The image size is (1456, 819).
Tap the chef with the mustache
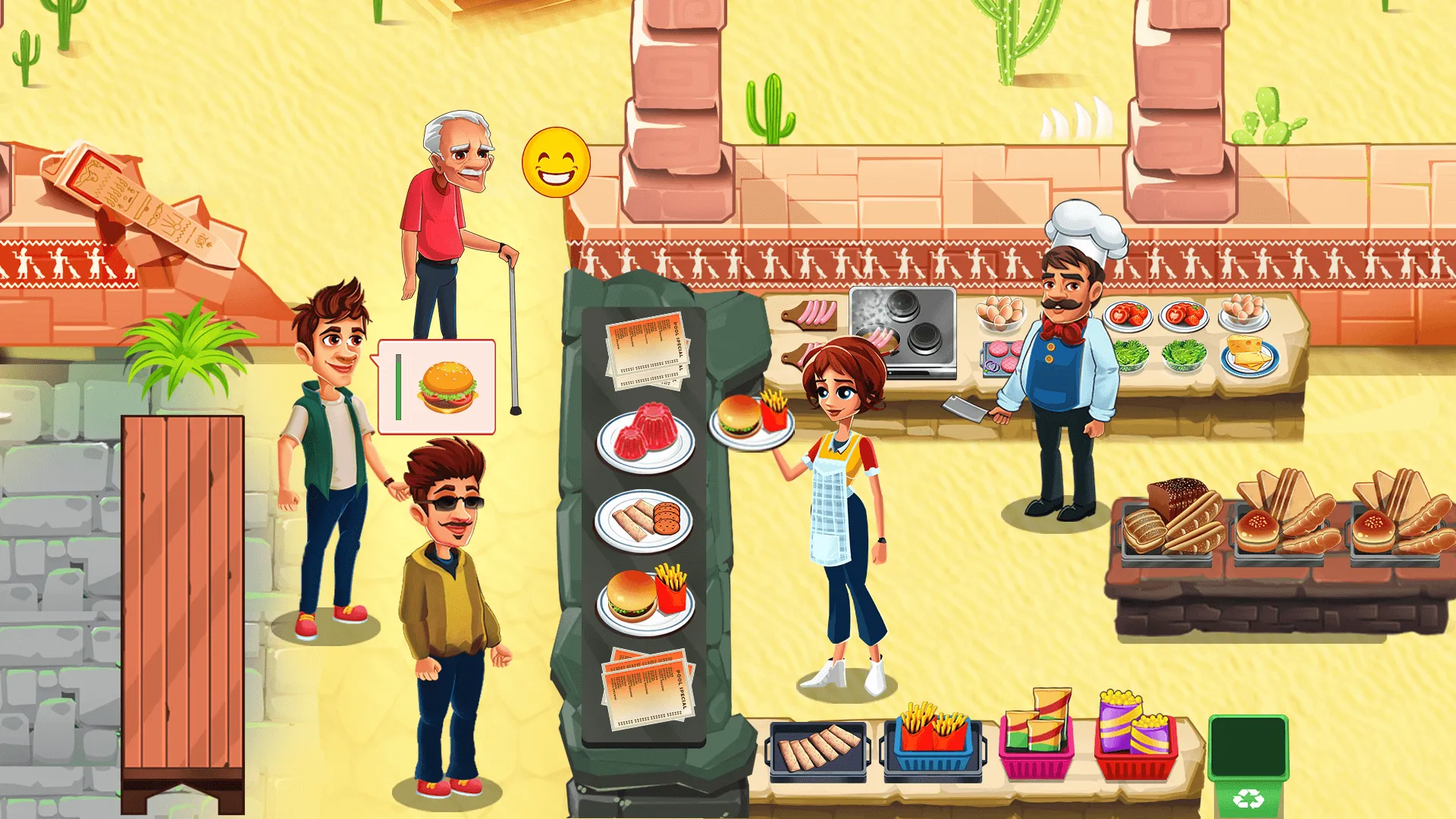1069,341
